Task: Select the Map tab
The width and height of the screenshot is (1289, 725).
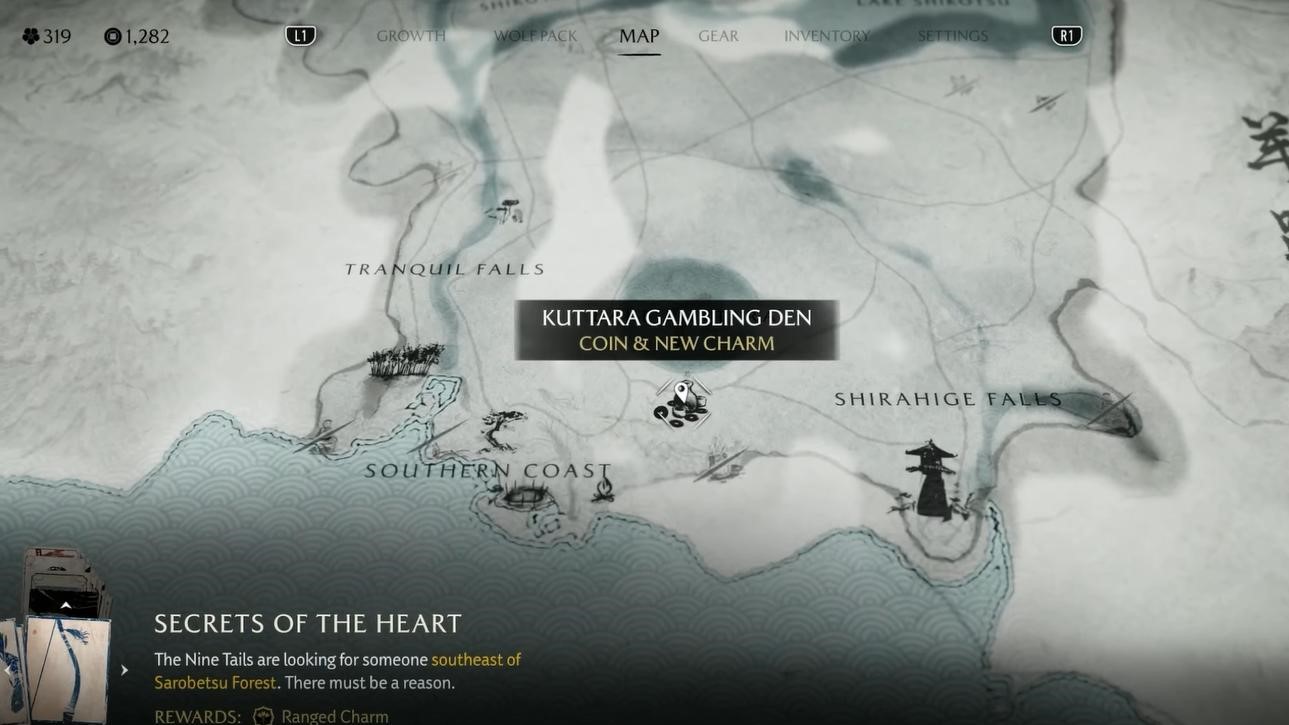Action: 639,36
